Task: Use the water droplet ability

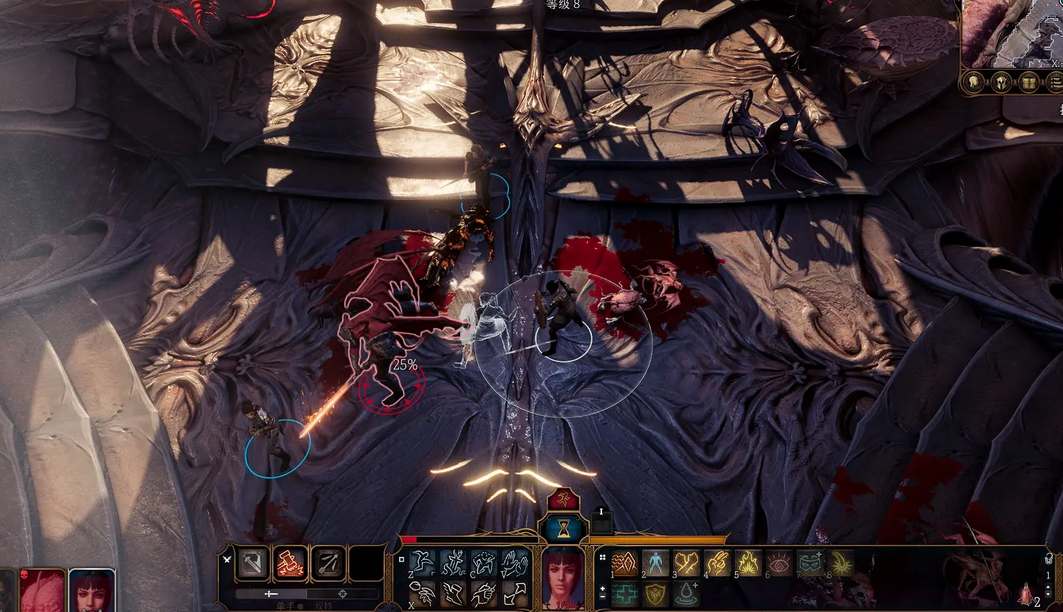Action: pos(687,594)
